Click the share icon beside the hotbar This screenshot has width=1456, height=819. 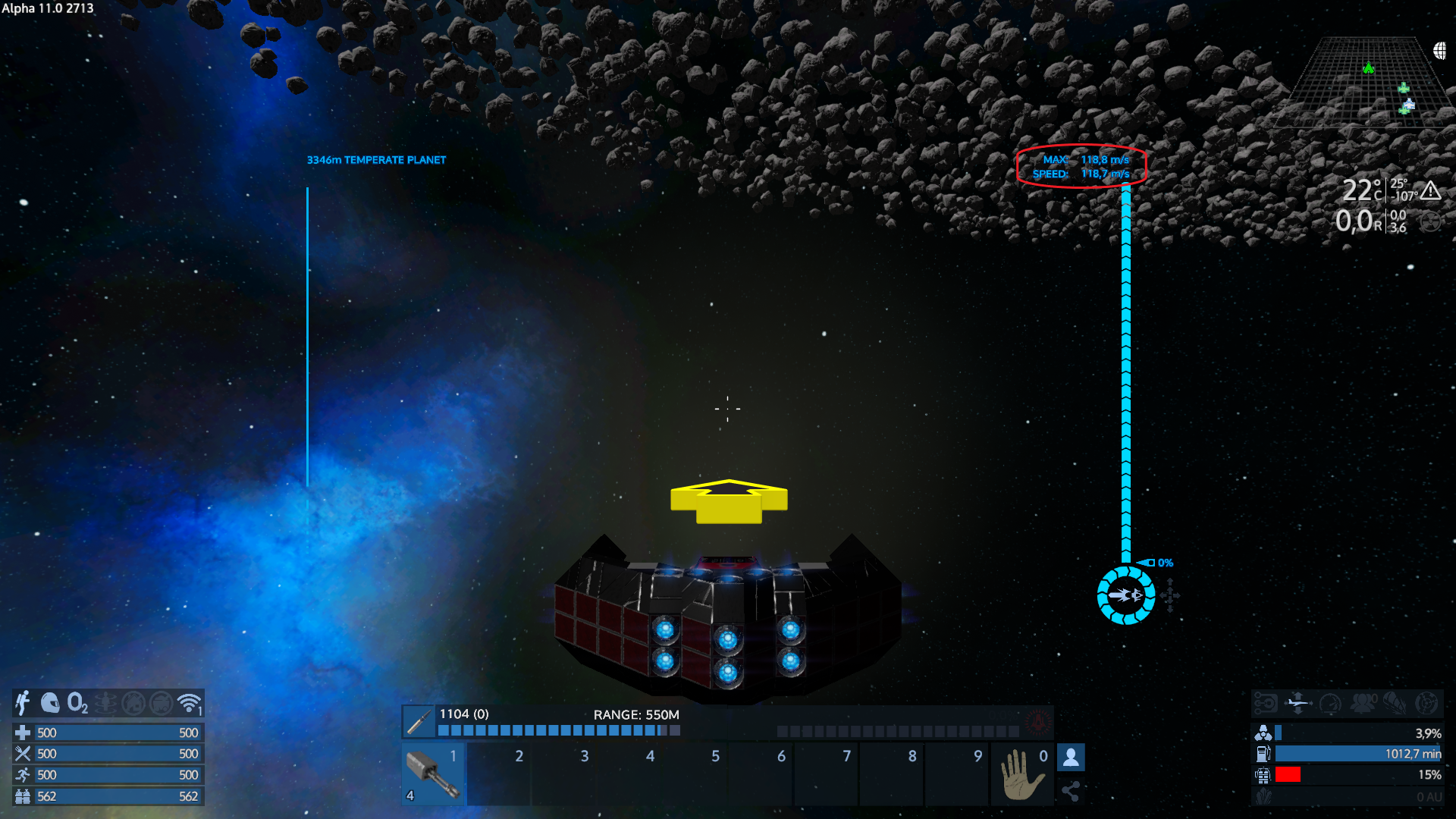point(1071,792)
